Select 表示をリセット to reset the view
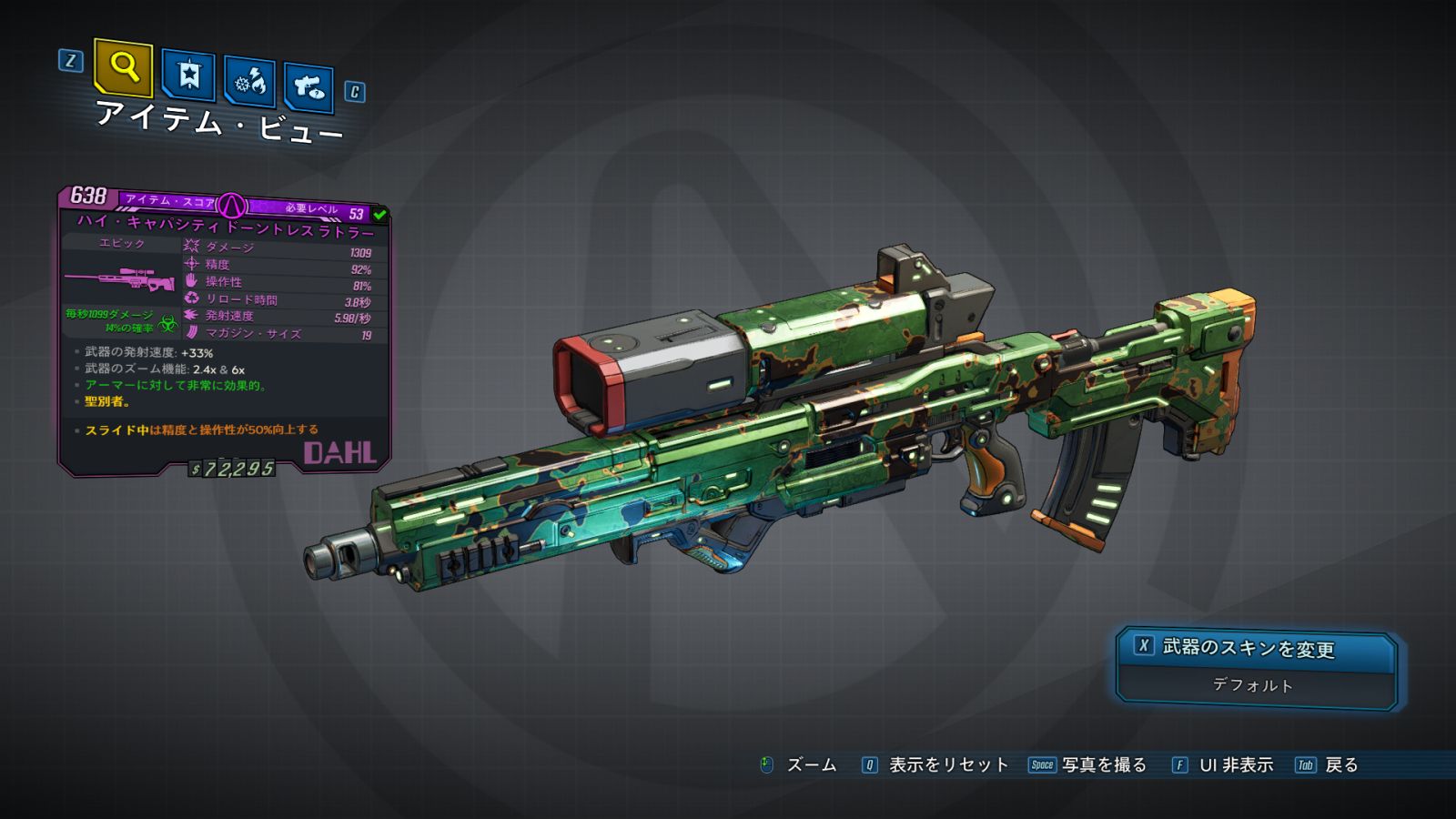This screenshot has width=1456, height=819. coord(935,765)
